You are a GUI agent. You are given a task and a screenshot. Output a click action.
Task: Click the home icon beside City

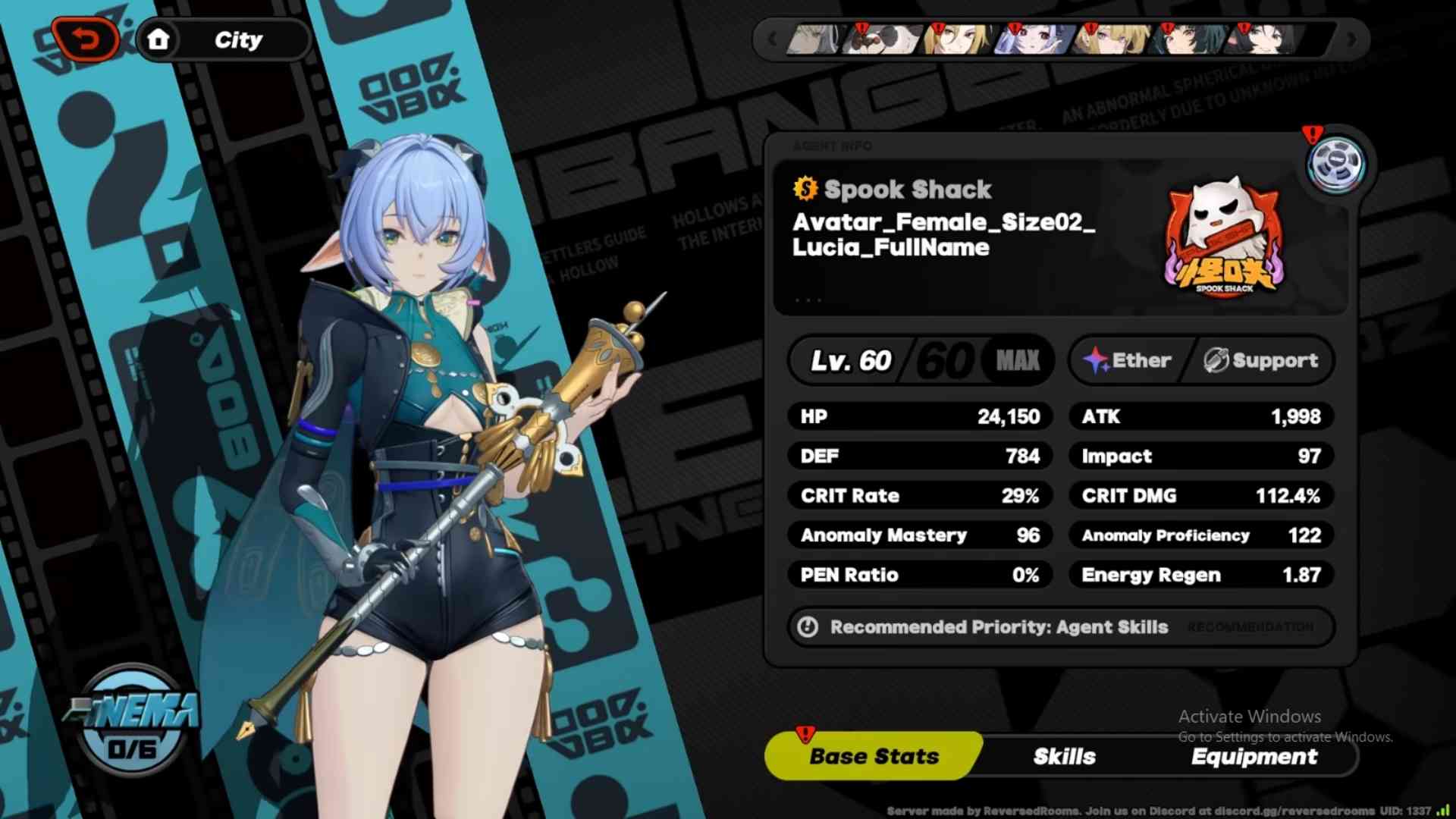159,39
